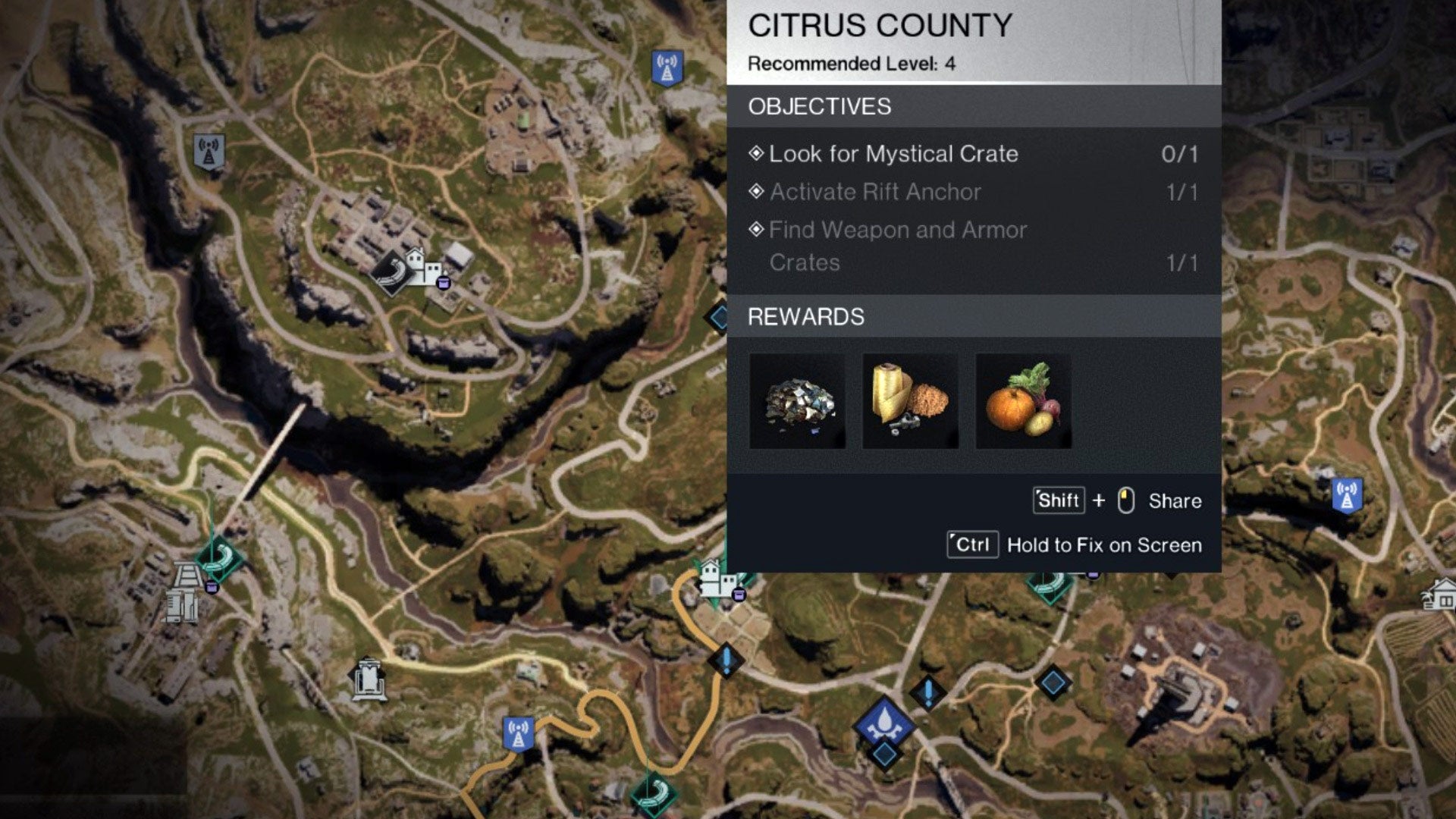Select the white monolith structure map marker
Image resolution: width=1456 pixels, height=819 pixels.
click(x=369, y=678)
